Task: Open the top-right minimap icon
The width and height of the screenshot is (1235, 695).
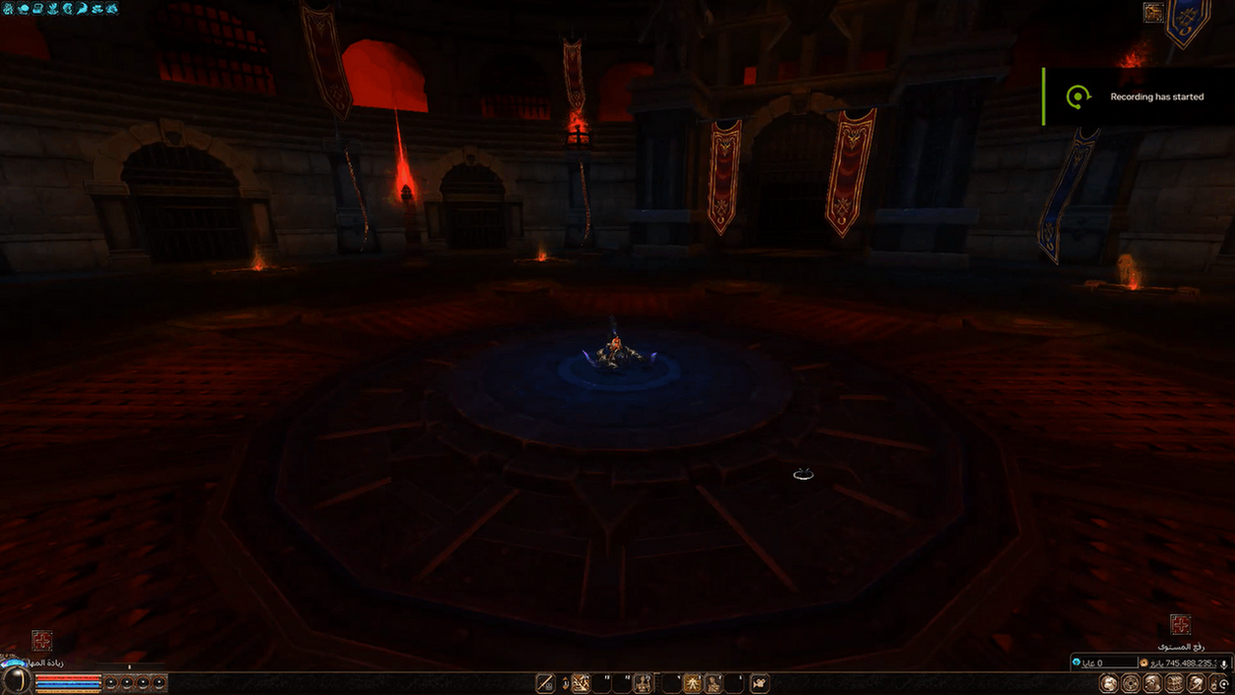Action: 1153,12
